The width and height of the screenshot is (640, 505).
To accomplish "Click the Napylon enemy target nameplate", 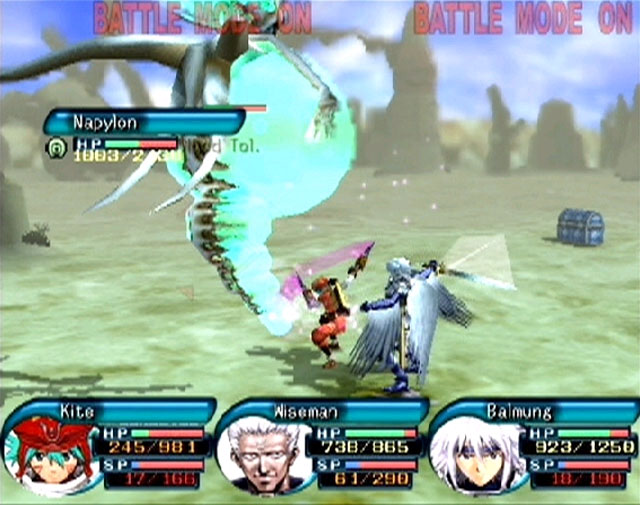I will (140, 122).
